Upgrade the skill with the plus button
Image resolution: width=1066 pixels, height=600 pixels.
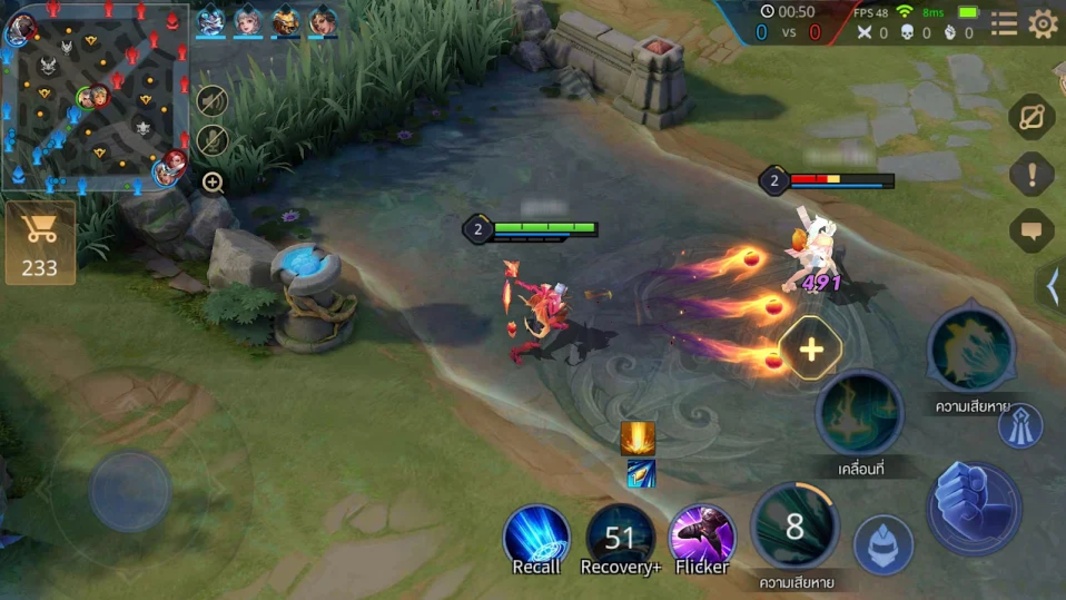pyautogui.click(x=811, y=349)
